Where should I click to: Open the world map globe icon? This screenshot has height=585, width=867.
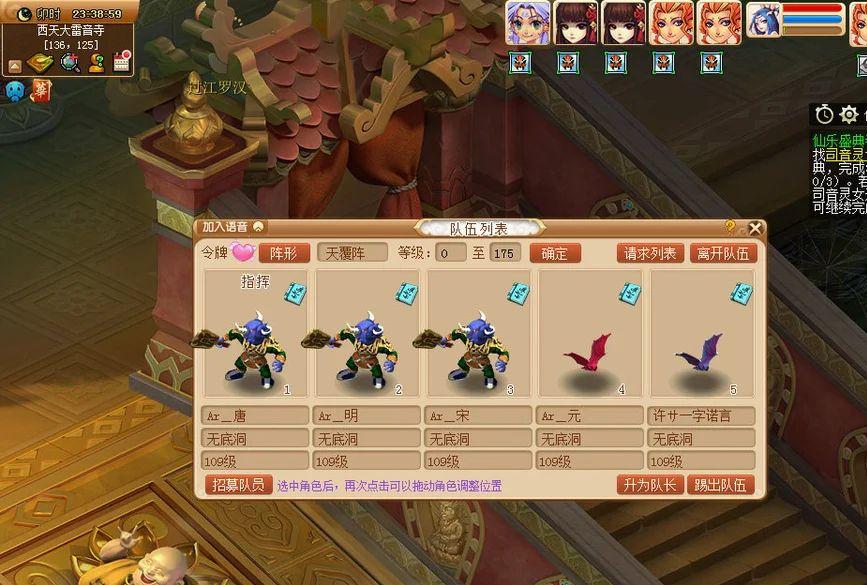click(70, 63)
